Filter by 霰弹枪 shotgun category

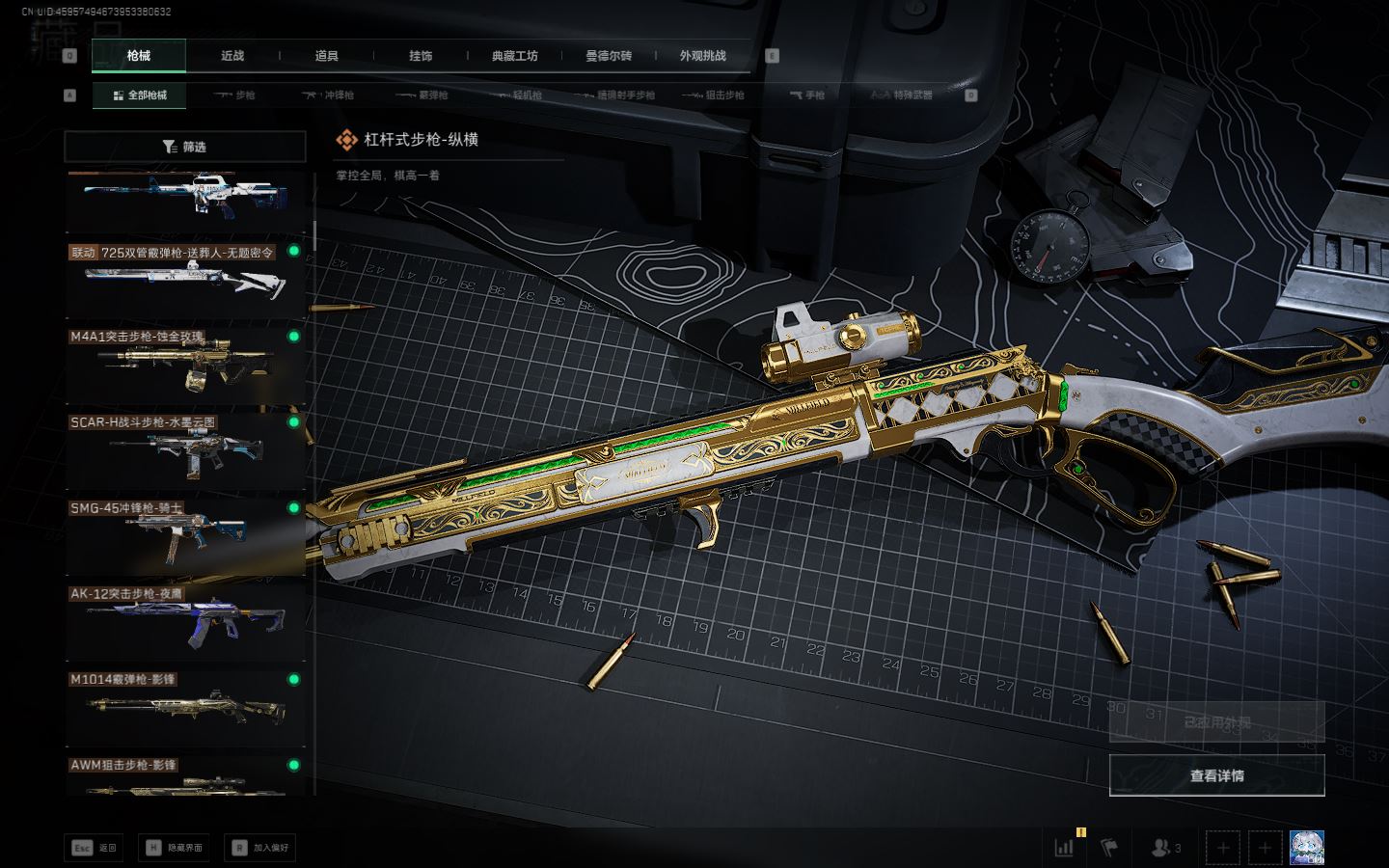click(x=422, y=95)
